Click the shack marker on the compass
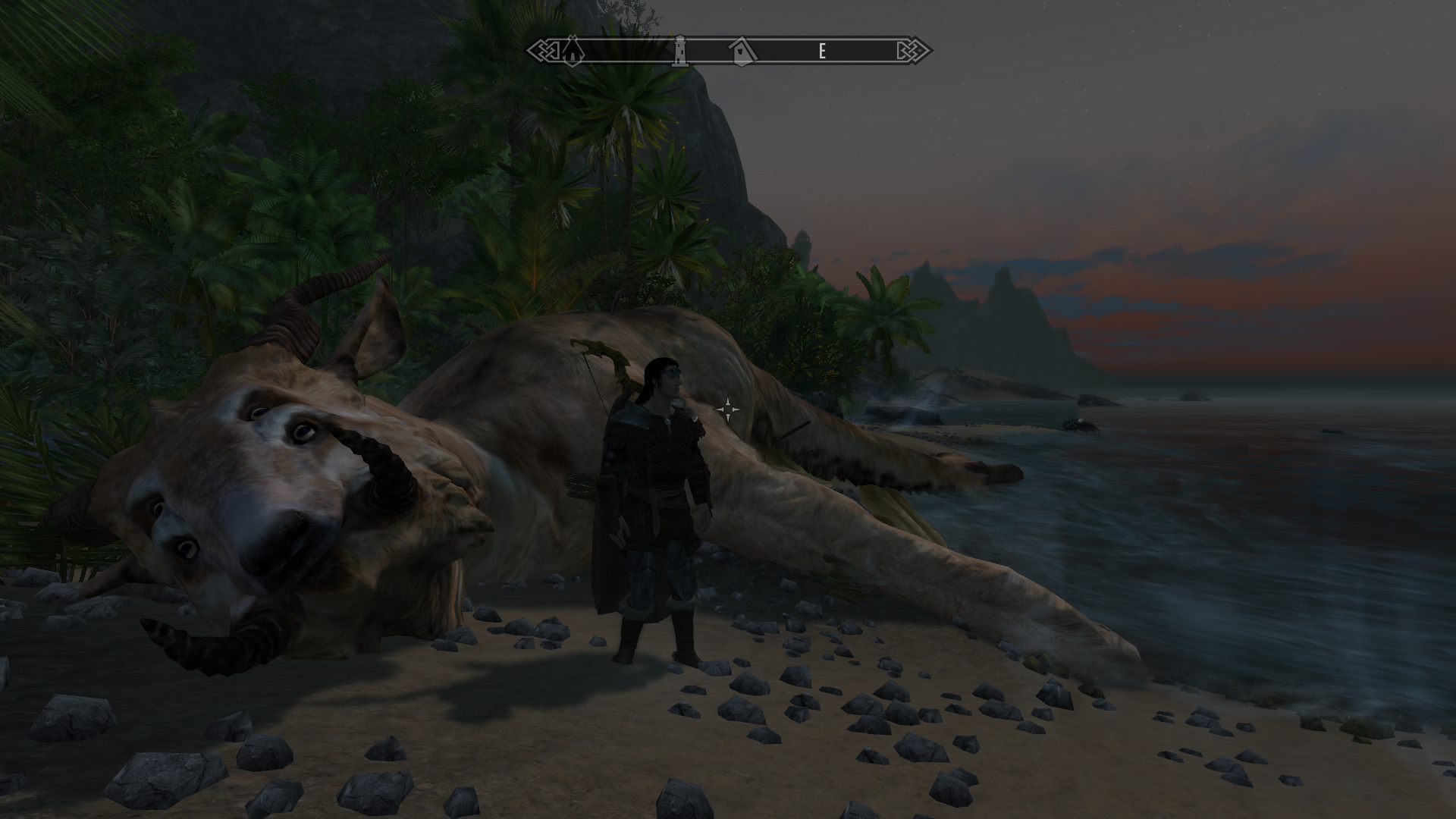Viewport: 1456px width, 819px height. pos(742,51)
